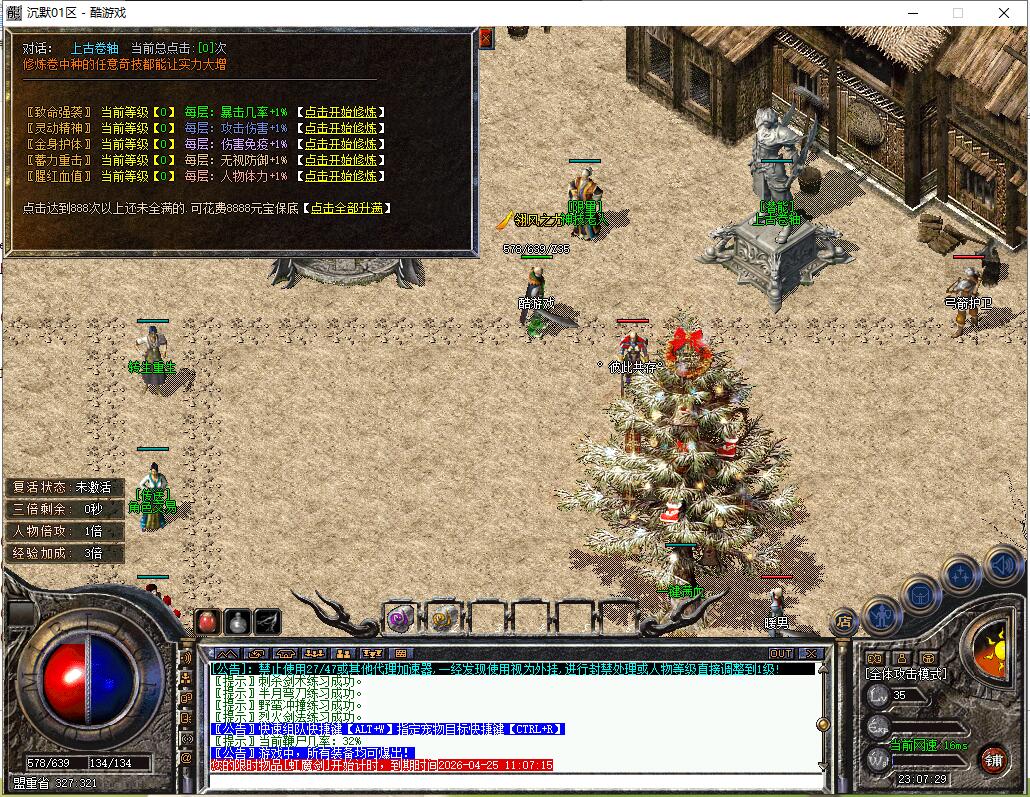Start training the 金身护体 skill
Image resolution: width=1030 pixels, height=797 pixels.
click(341, 144)
